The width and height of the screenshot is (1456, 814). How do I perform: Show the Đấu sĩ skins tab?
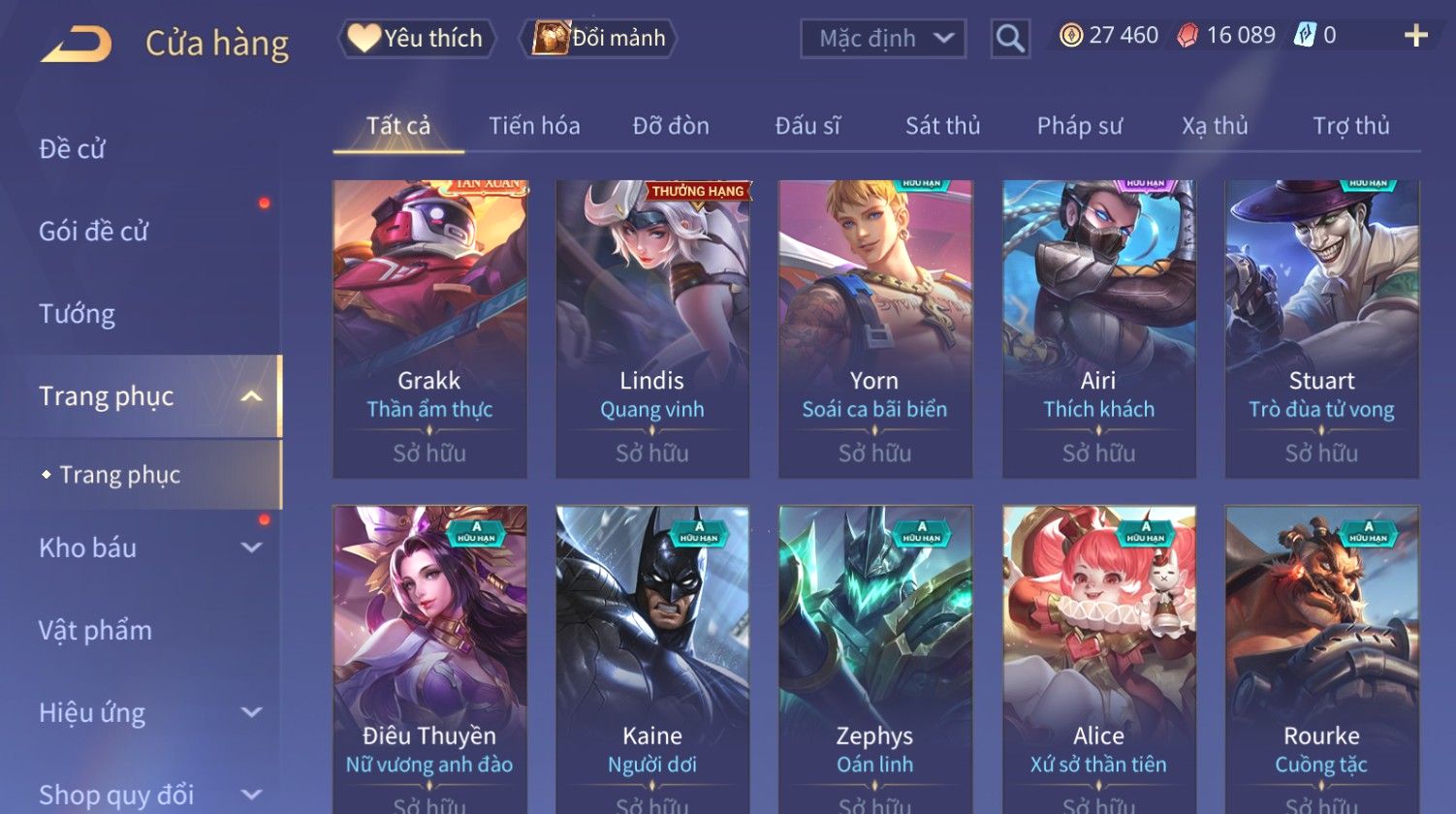[807, 126]
